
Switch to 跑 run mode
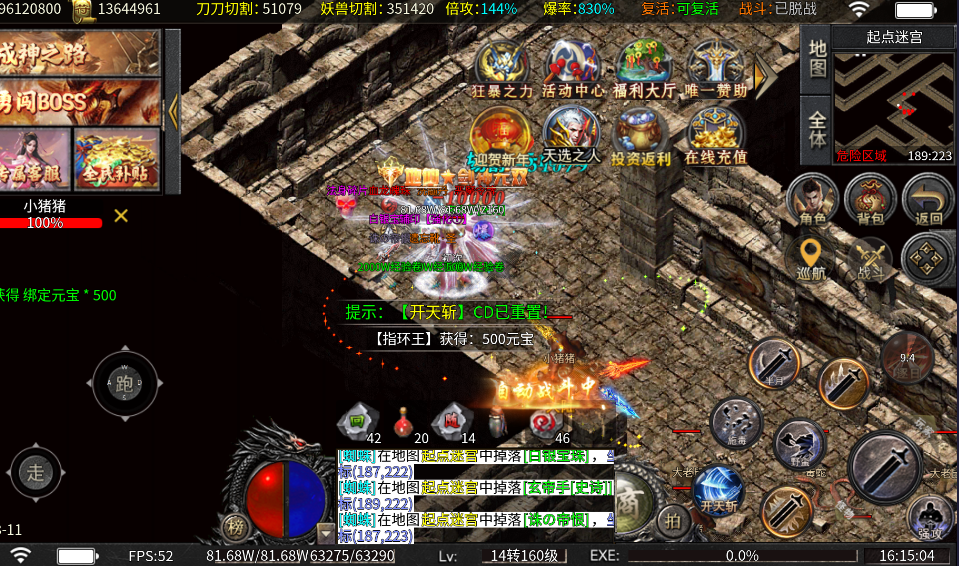point(125,383)
